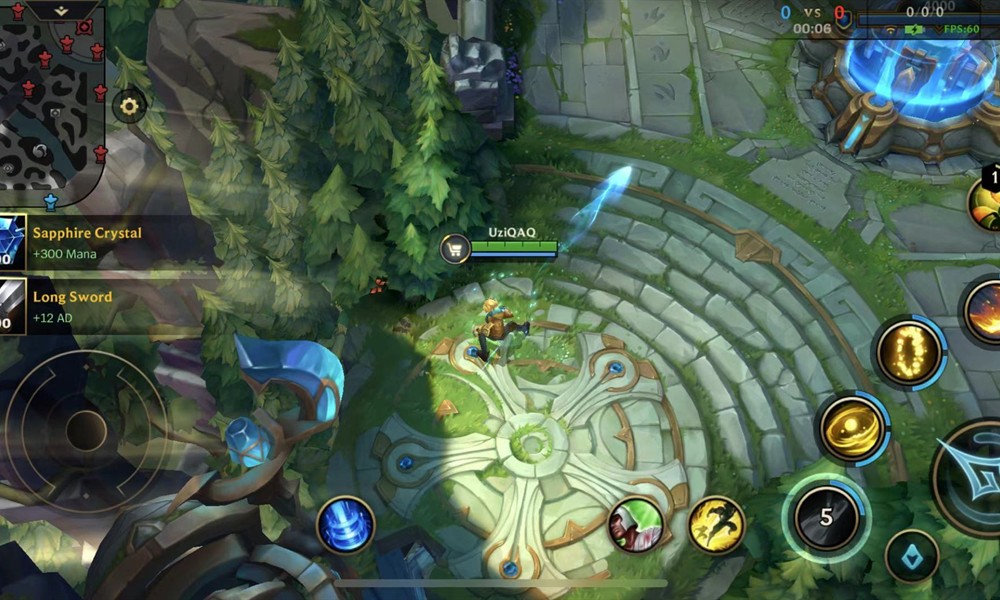
Task: Open settings with the gear icon
Action: pyautogui.click(x=130, y=105)
